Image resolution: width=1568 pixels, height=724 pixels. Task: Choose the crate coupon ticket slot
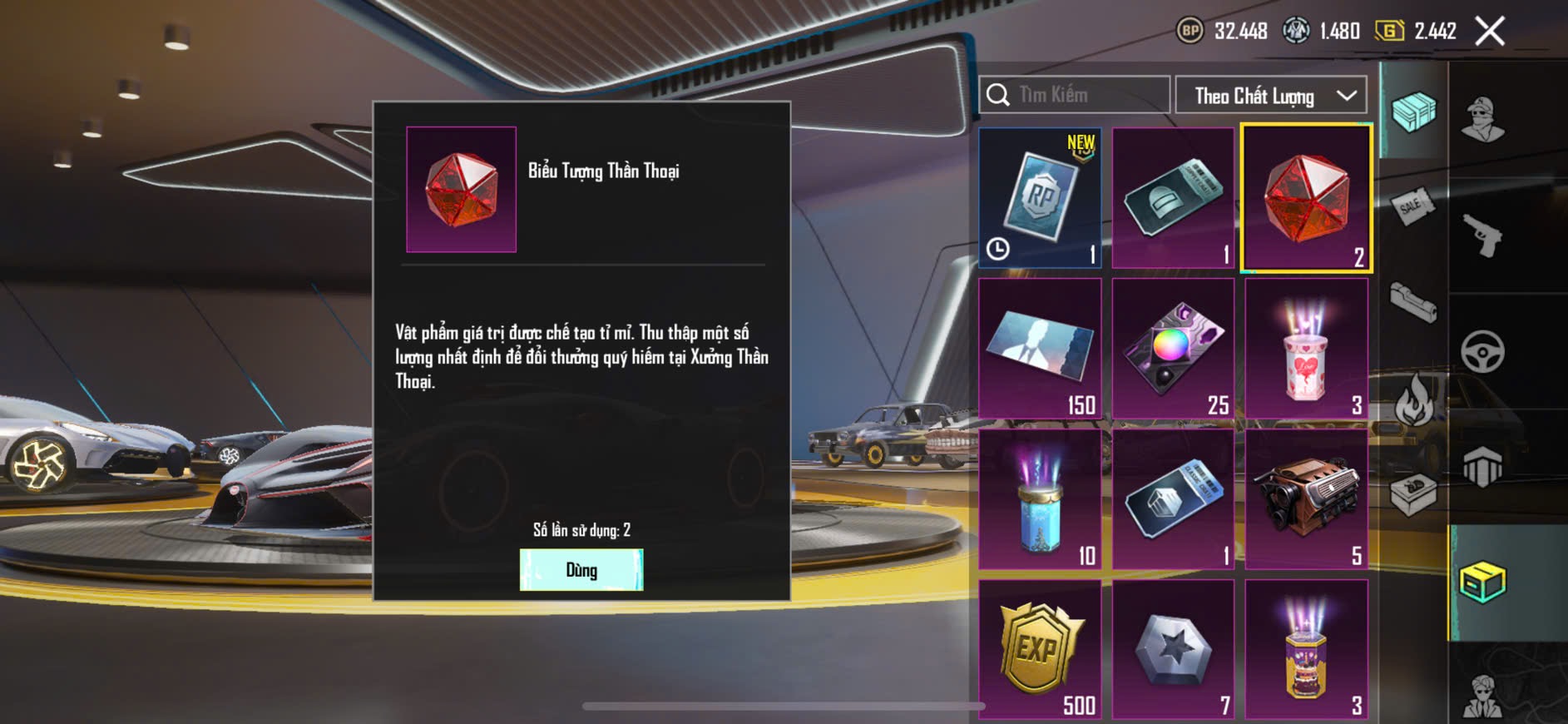pyautogui.click(x=1173, y=499)
